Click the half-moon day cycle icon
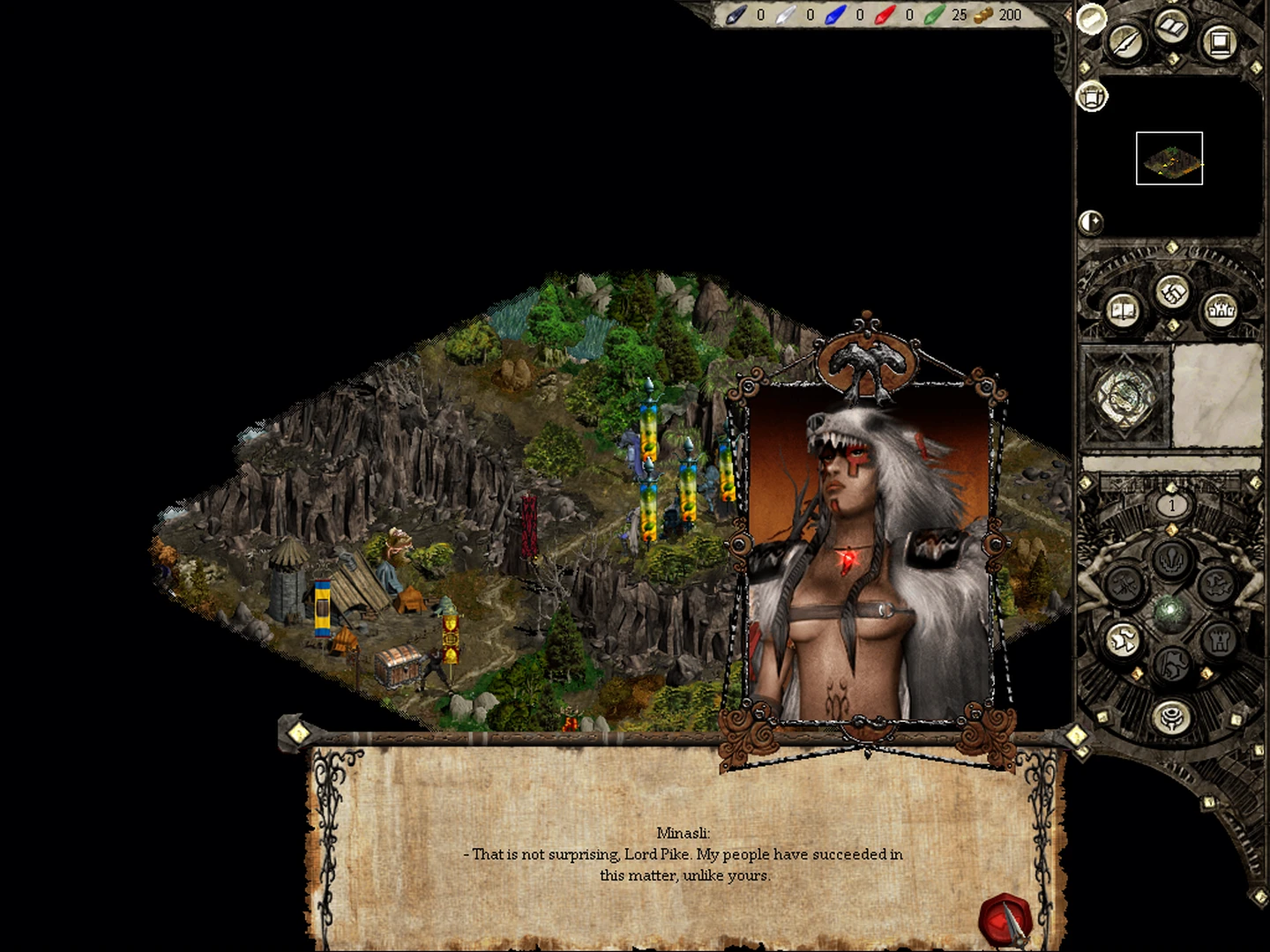The height and width of the screenshot is (952, 1270). 1091,221
